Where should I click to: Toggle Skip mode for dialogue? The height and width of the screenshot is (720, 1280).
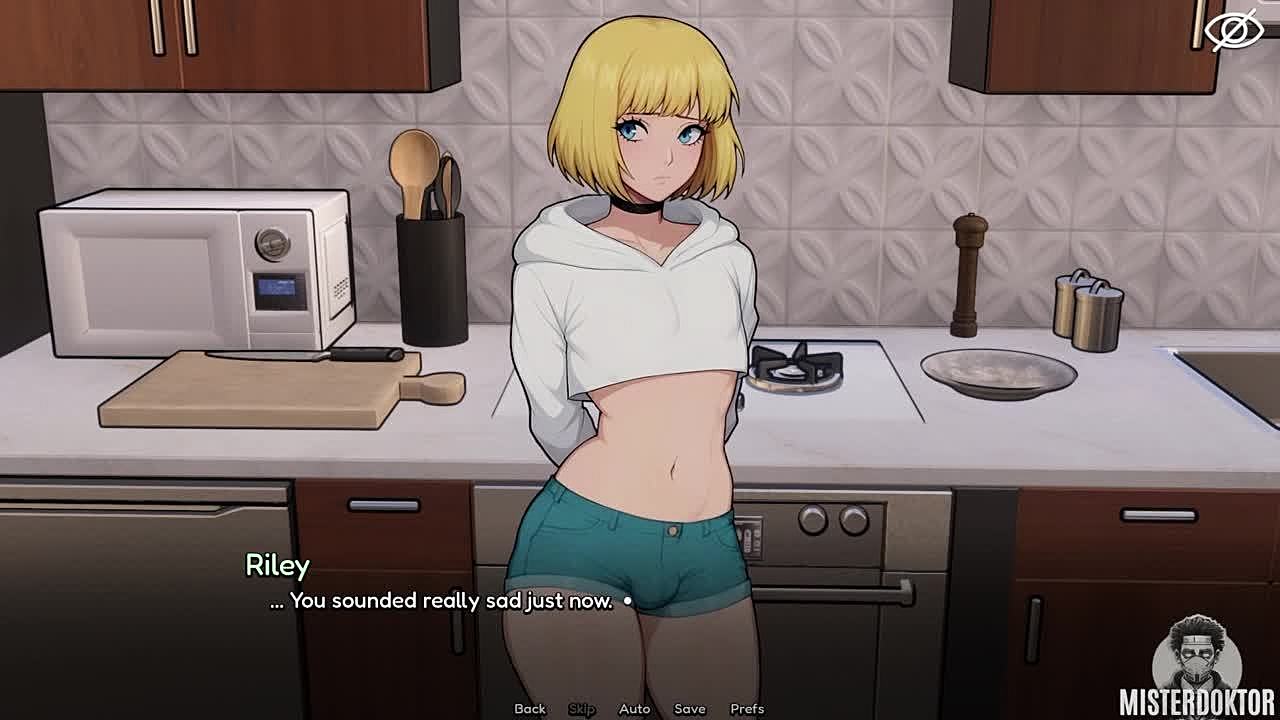(x=582, y=709)
